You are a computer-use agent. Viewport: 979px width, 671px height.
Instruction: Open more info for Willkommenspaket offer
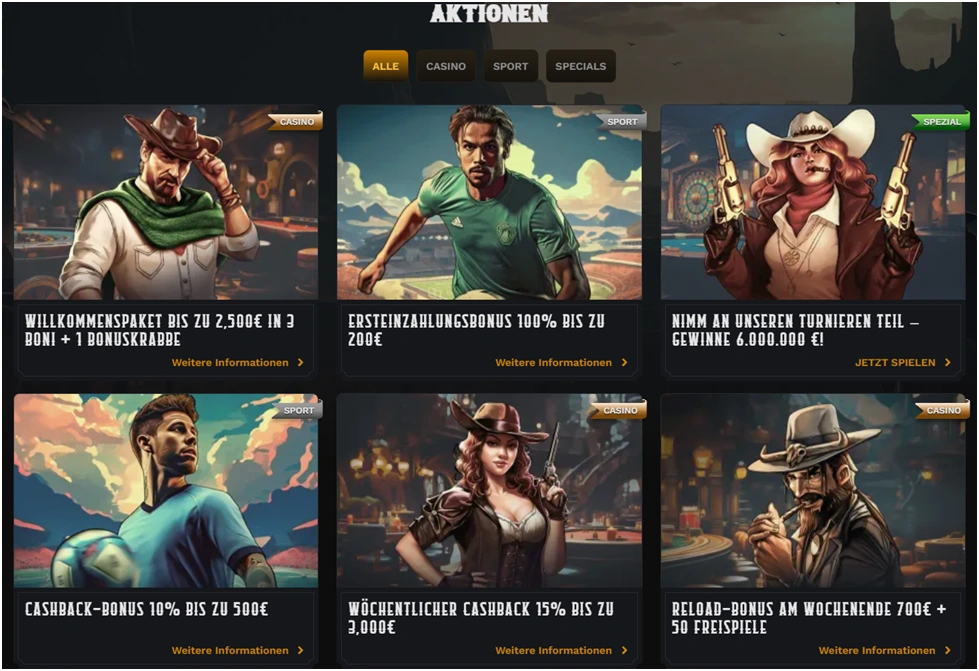click(x=237, y=363)
